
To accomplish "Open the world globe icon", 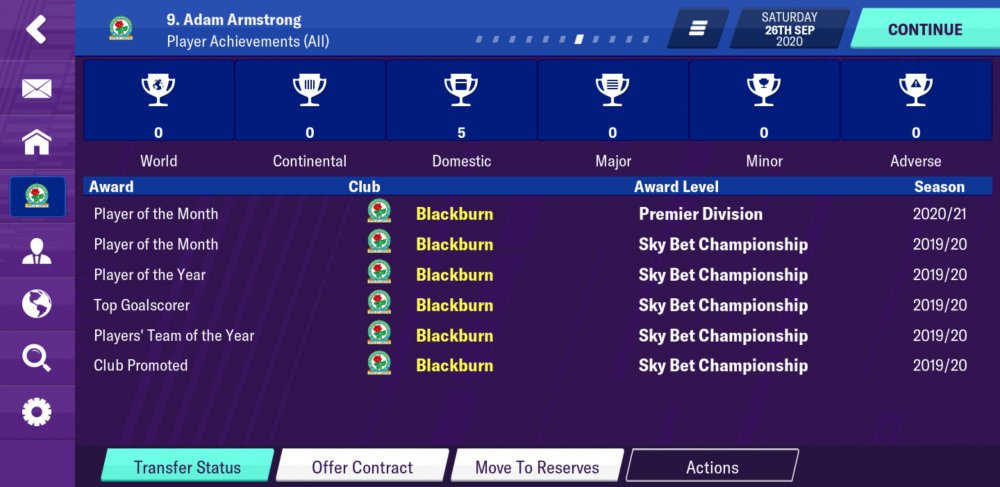I will [x=37, y=303].
